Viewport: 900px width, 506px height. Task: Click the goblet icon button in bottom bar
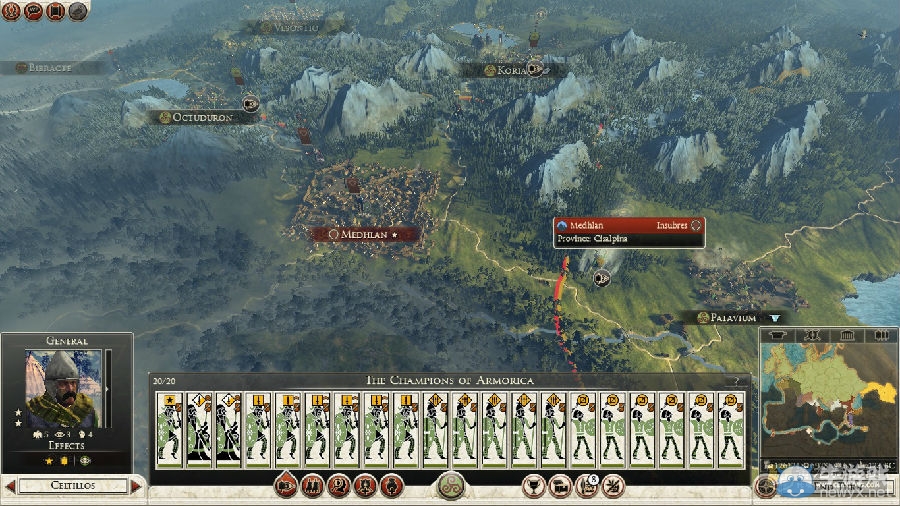click(x=534, y=487)
